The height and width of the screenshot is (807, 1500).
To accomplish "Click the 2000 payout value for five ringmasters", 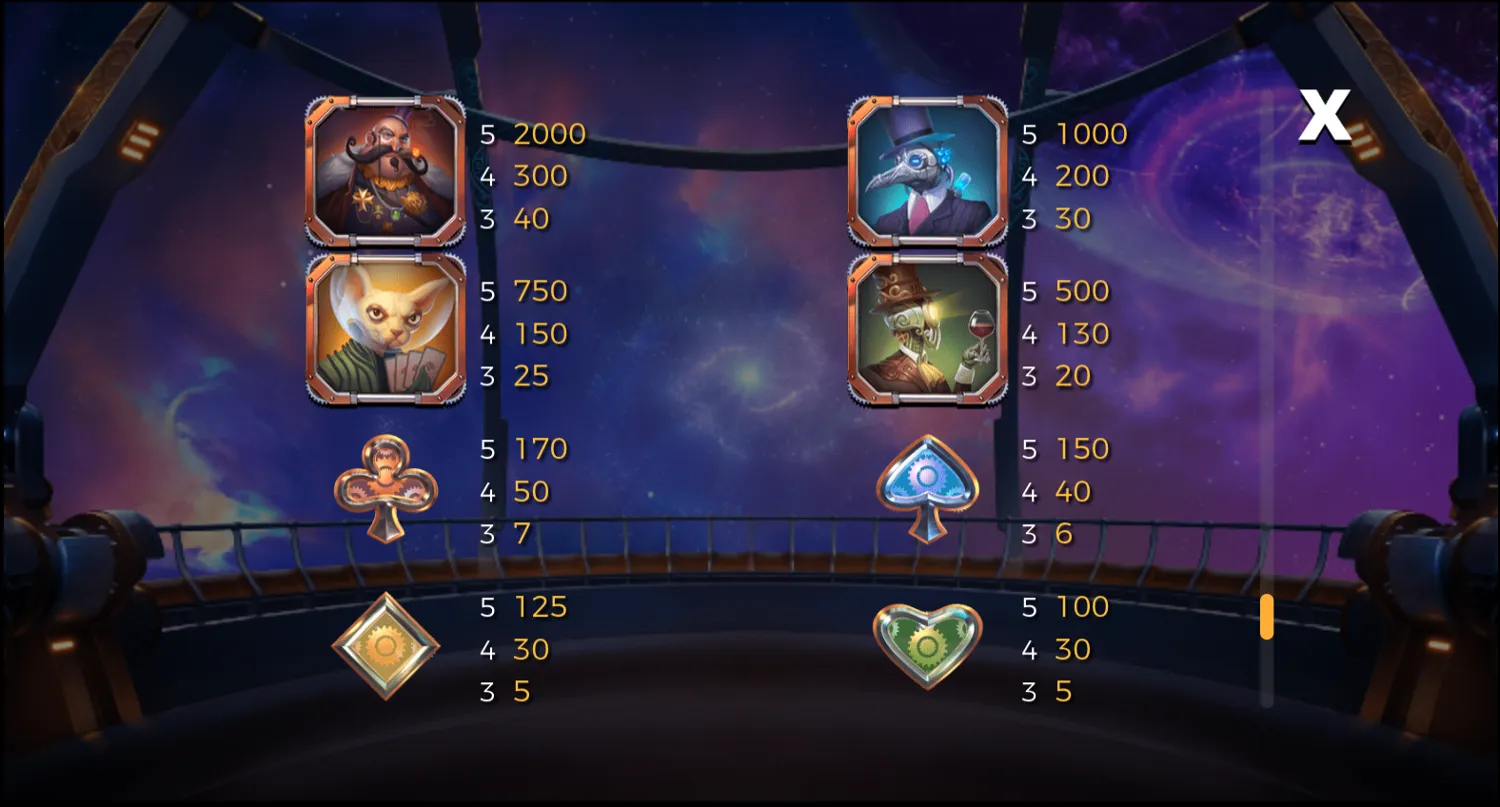I will 550,134.
